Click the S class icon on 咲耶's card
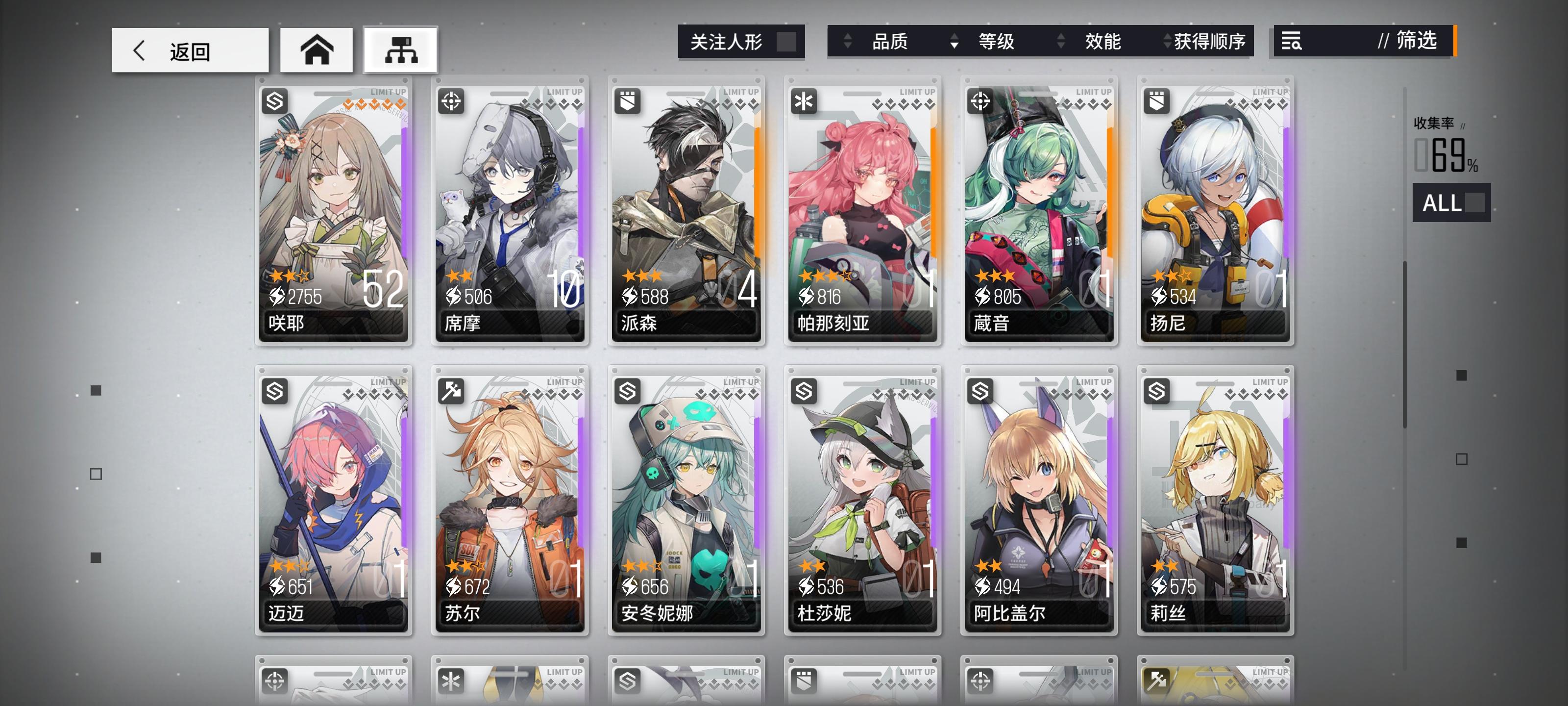This screenshot has height=706, width=1568. coord(274,101)
